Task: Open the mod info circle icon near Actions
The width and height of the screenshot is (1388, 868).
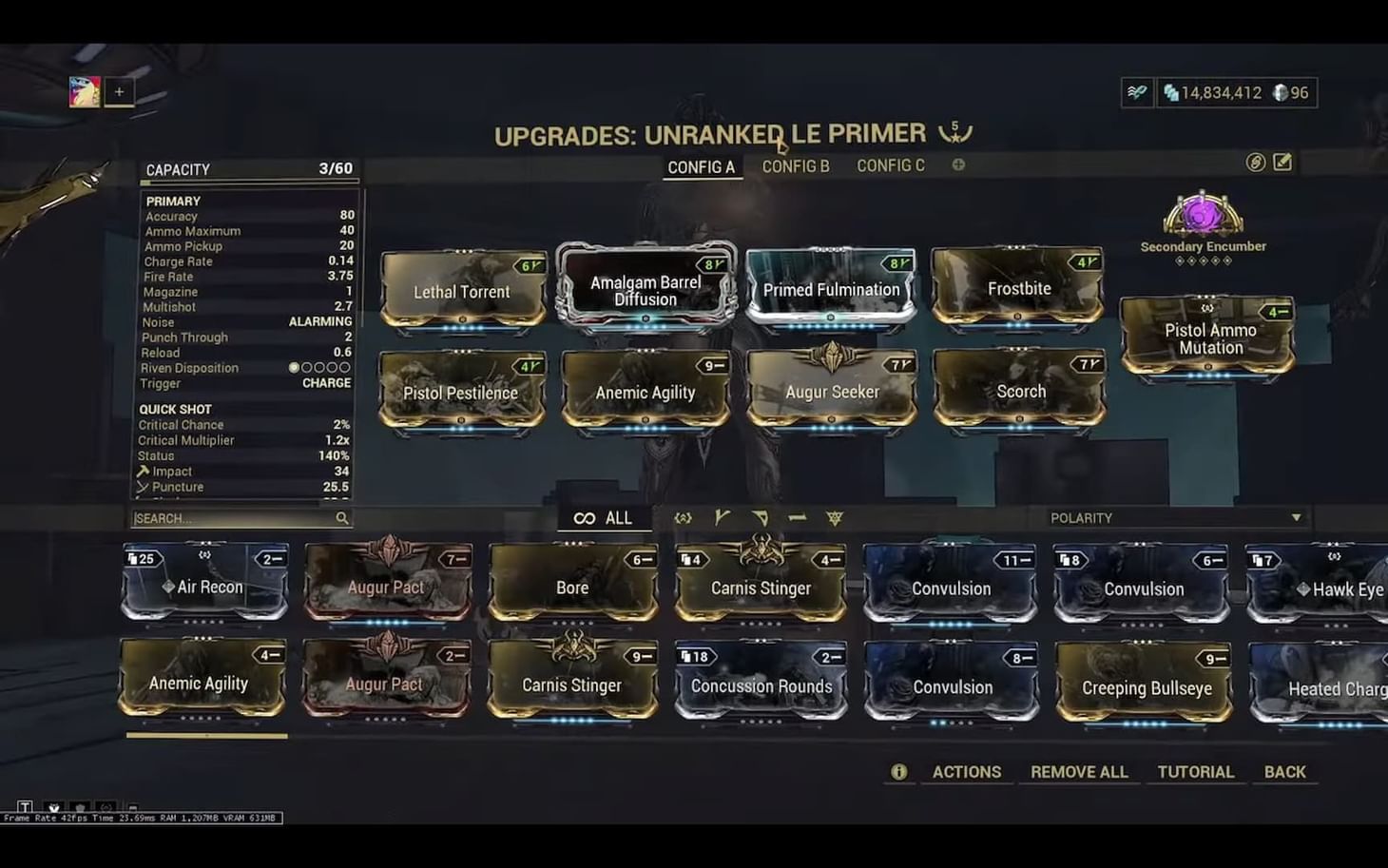Action: click(x=898, y=771)
